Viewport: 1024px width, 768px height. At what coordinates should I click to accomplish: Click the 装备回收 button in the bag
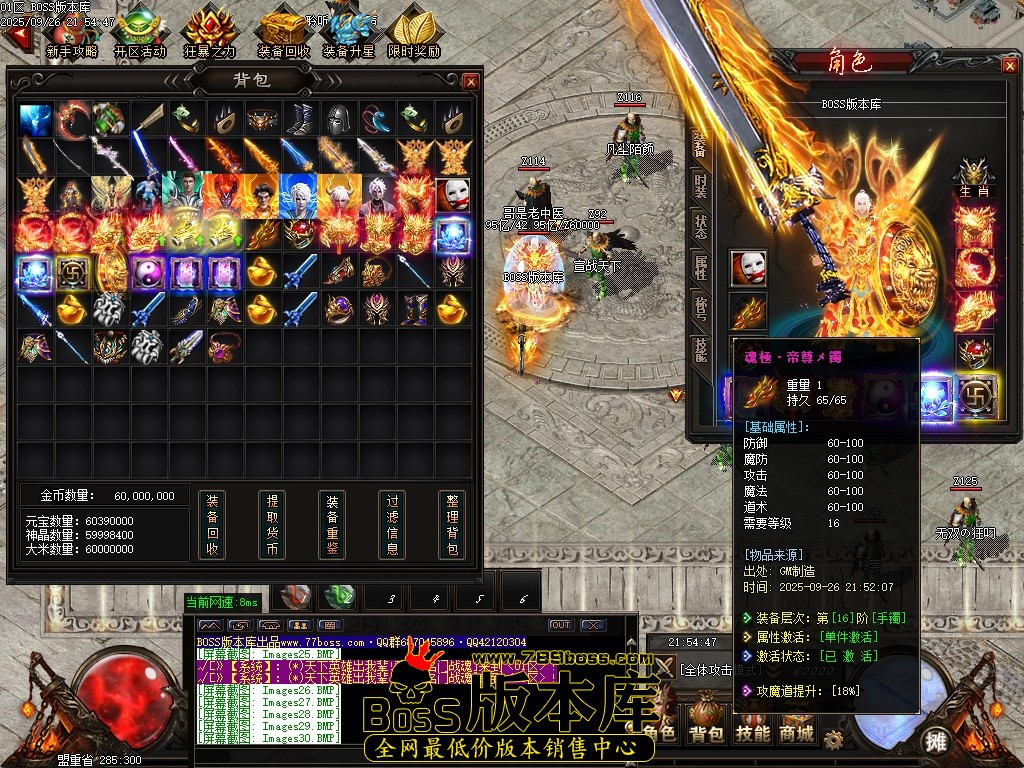pyautogui.click(x=212, y=524)
